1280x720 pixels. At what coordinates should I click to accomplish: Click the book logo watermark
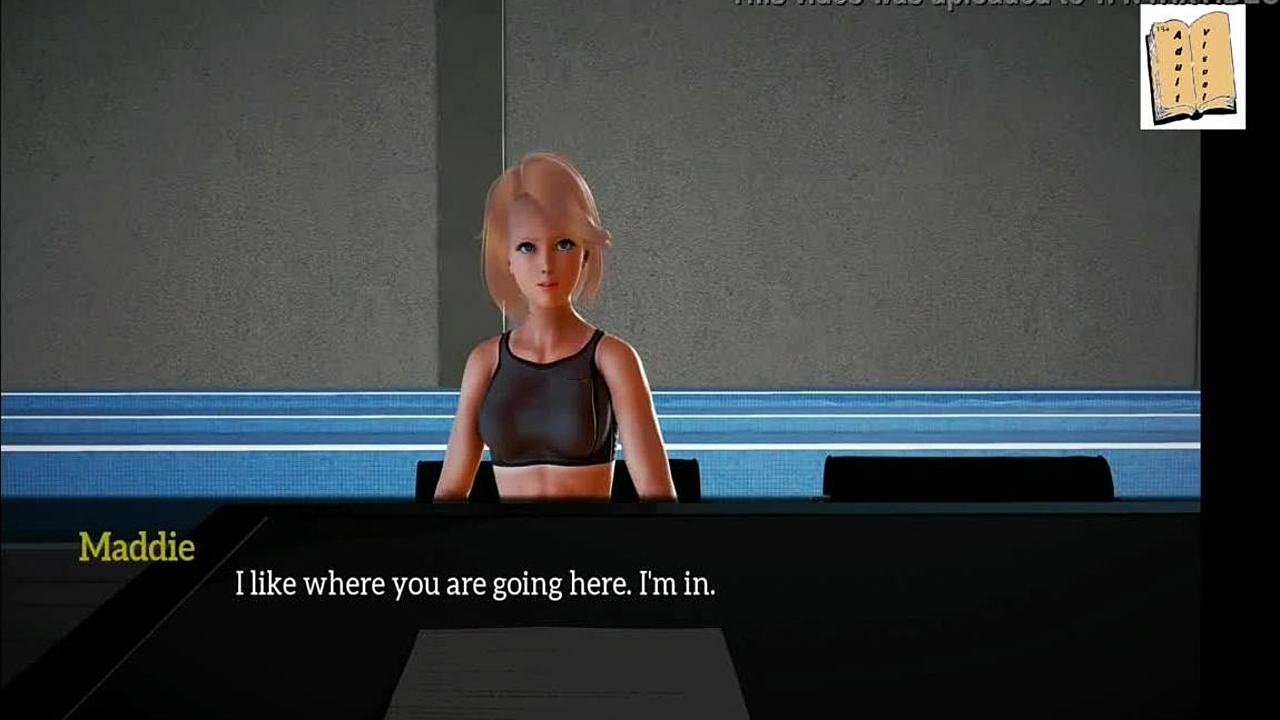click(1192, 67)
